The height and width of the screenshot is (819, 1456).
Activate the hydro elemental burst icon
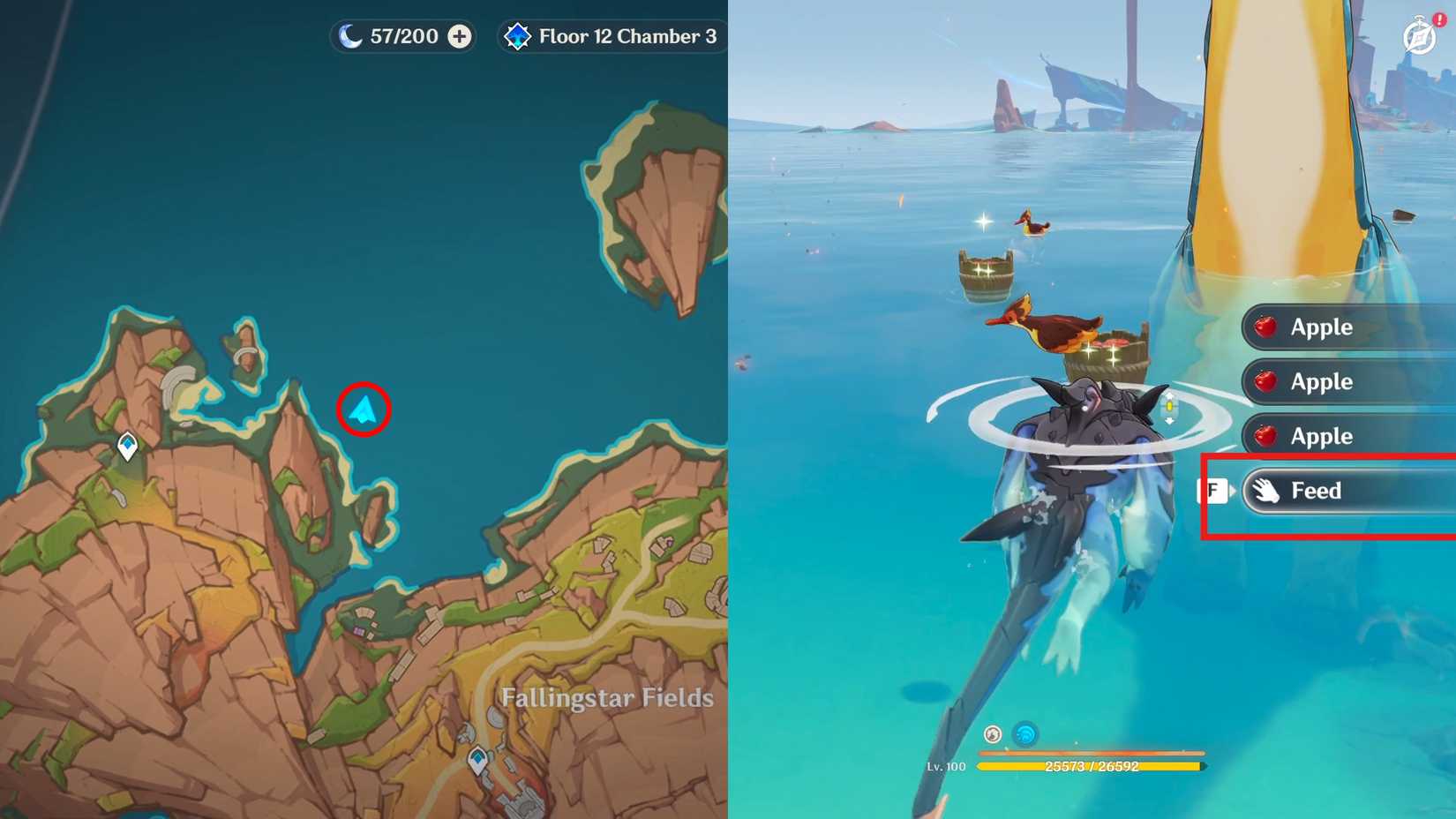[1024, 733]
